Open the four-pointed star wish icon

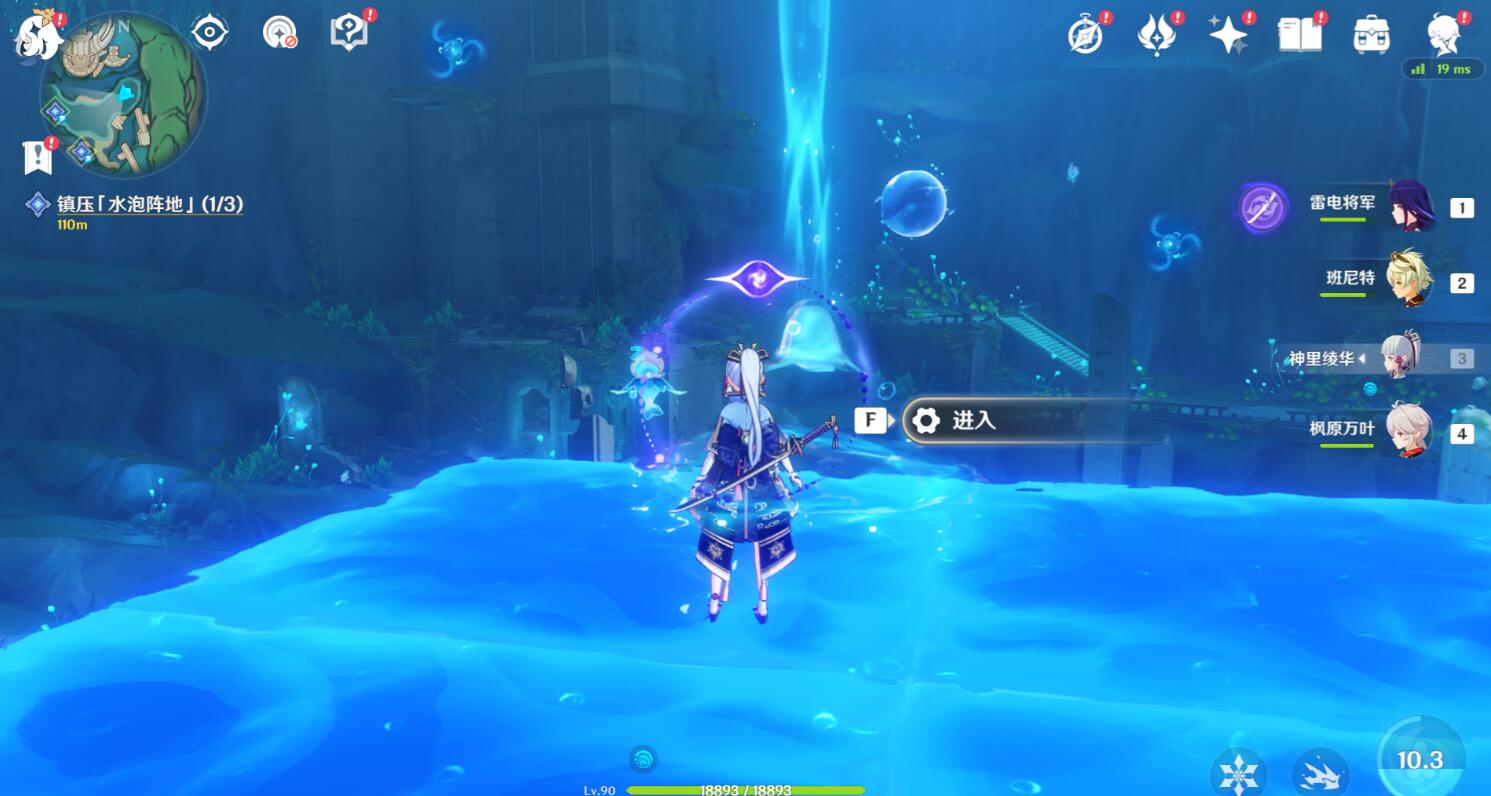coord(1228,36)
